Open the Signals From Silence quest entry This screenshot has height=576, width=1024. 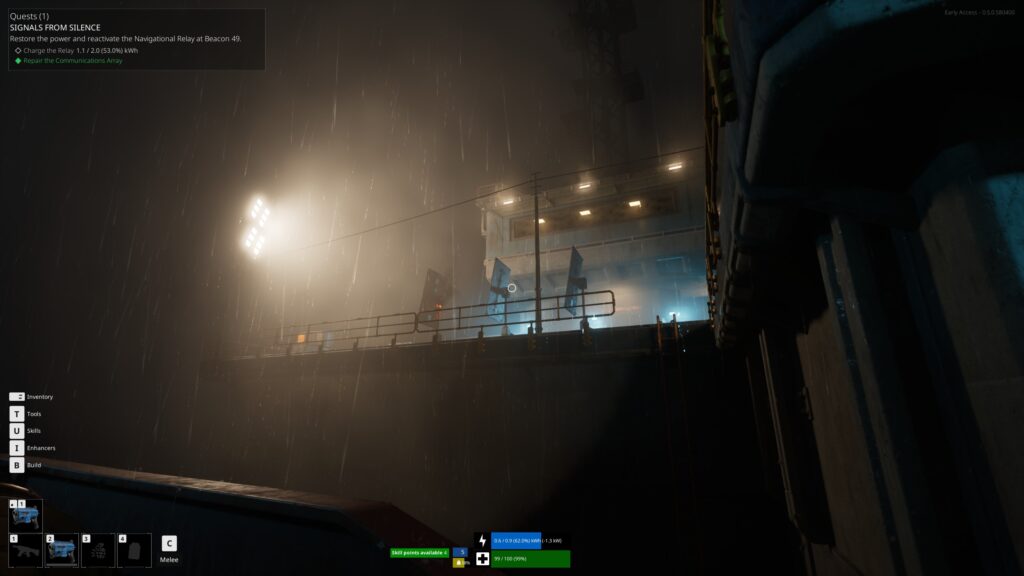56,27
